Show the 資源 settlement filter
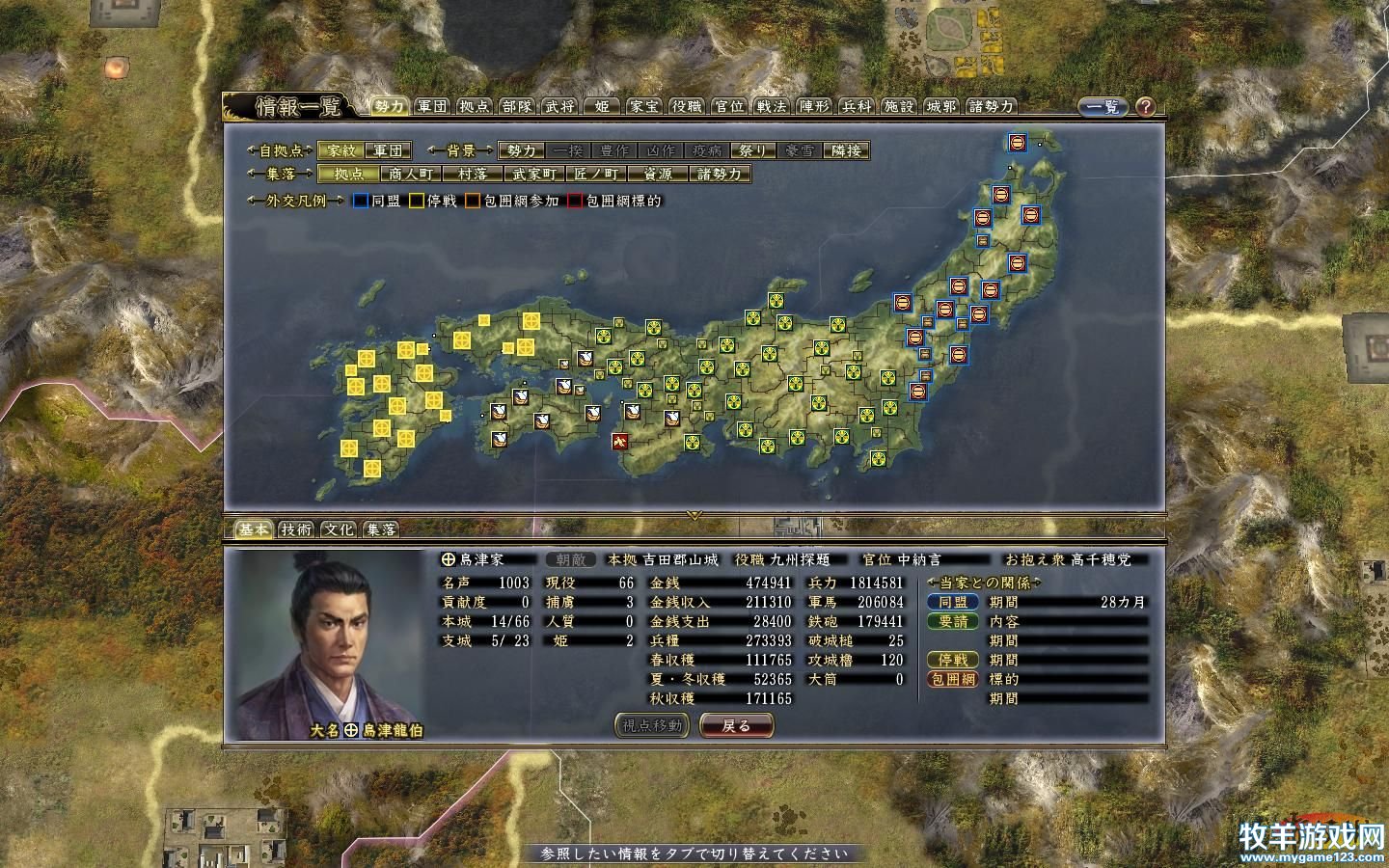 pyautogui.click(x=657, y=175)
